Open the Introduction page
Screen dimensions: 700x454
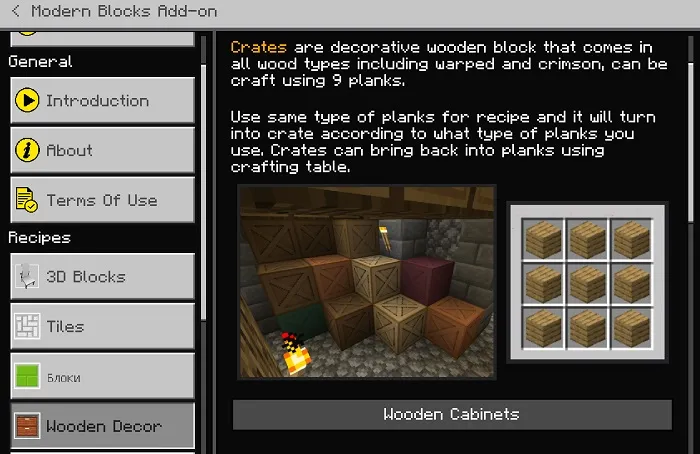click(x=102, y=101)
